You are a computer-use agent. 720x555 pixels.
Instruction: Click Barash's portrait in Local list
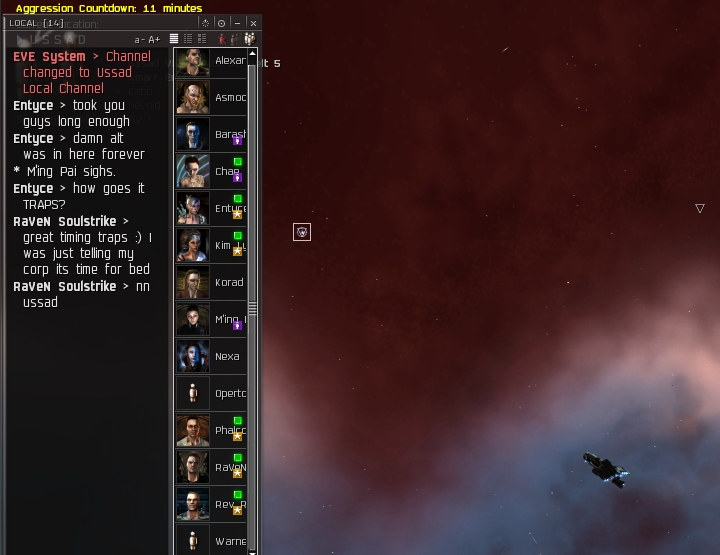193,135
